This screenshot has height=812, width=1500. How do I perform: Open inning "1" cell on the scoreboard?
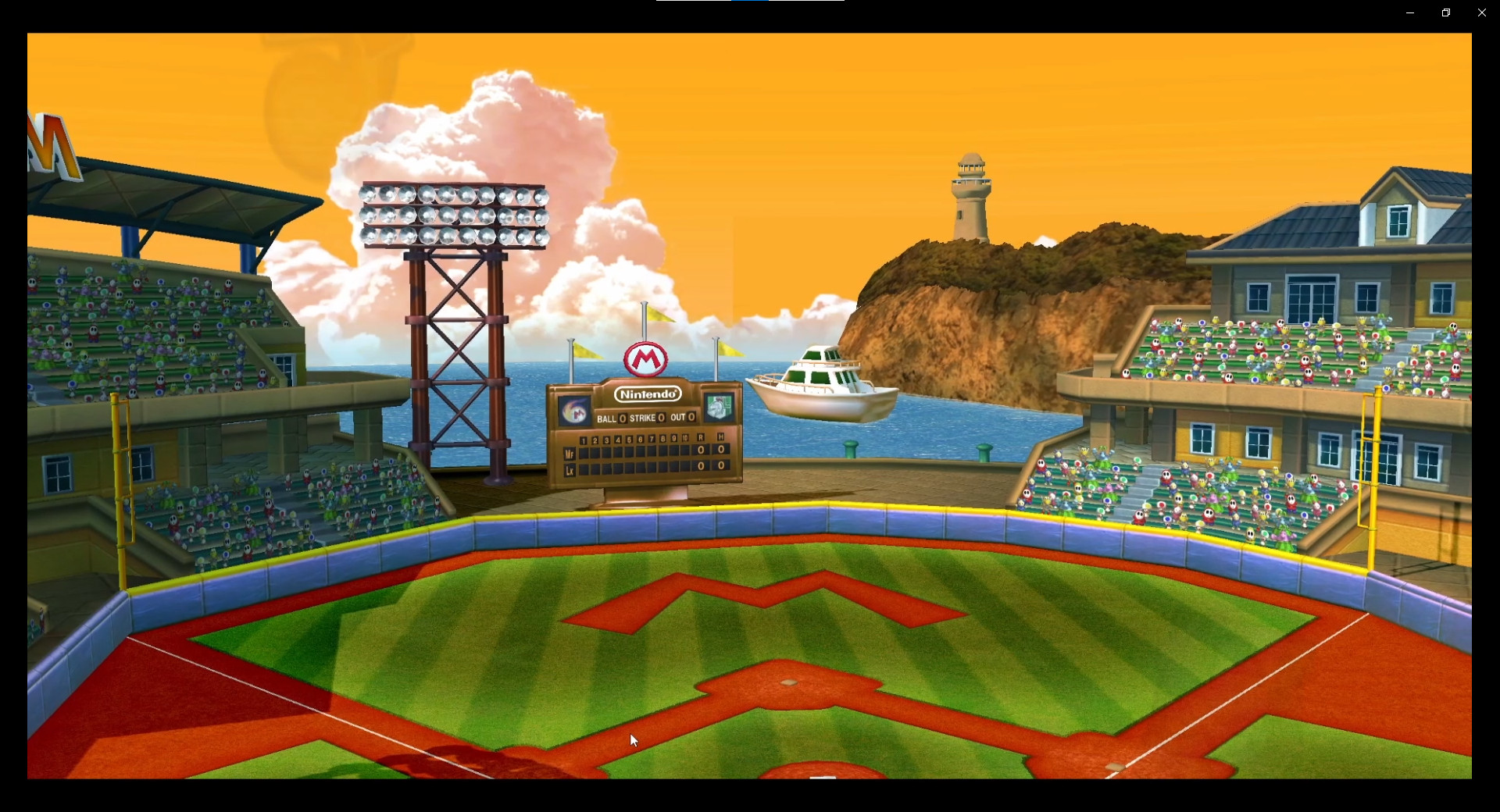[584, 441]
